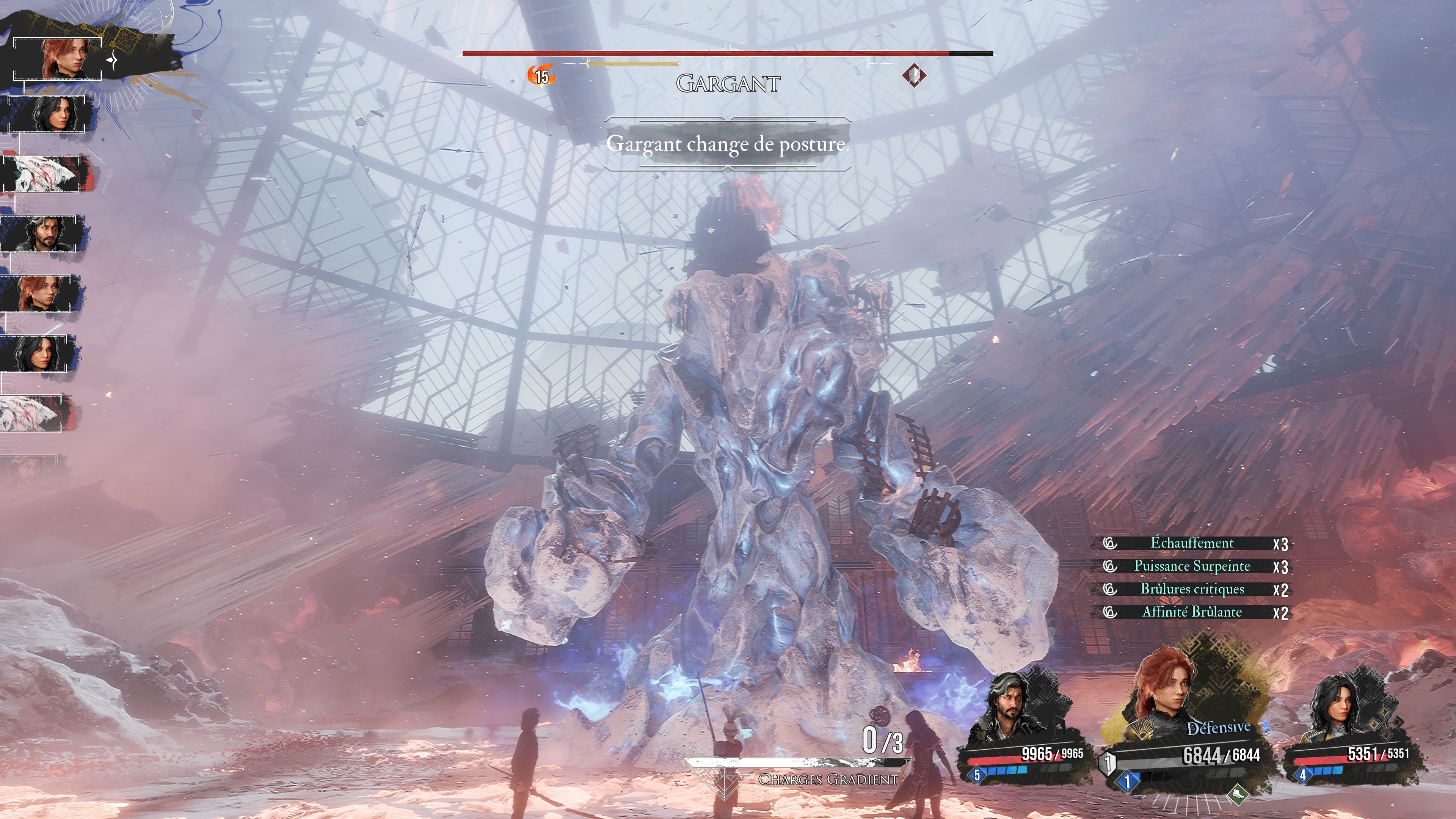Screen dimensions: 1456x819
Task: Click the Défensive stance label
Action: click(x=1218, y=728)
